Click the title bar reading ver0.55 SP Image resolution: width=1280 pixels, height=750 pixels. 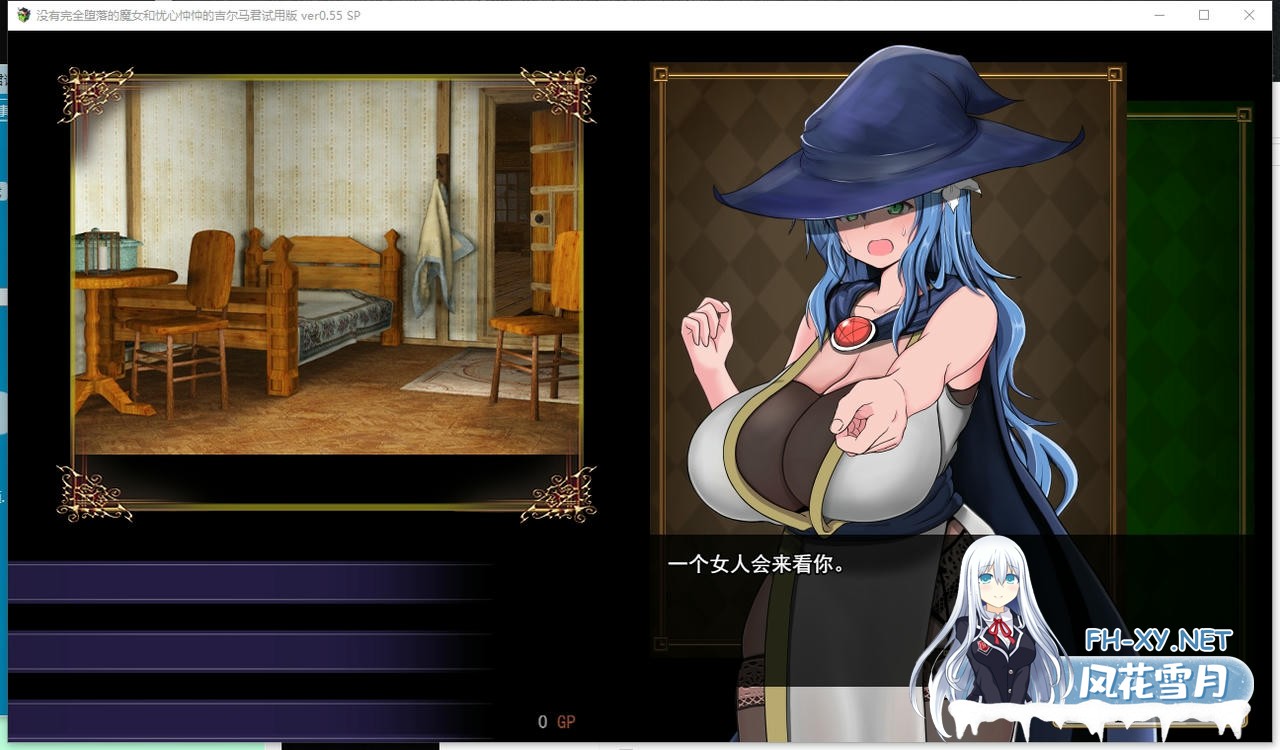(330, 15)
